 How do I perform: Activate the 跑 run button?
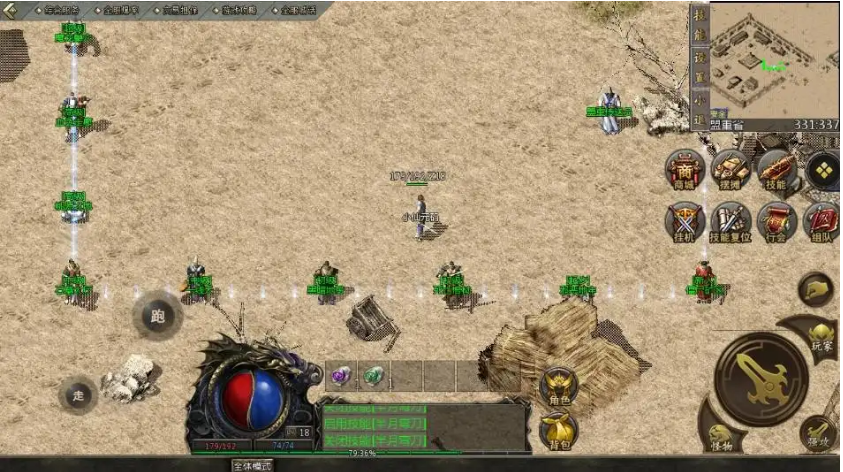(x=157, y=316)
